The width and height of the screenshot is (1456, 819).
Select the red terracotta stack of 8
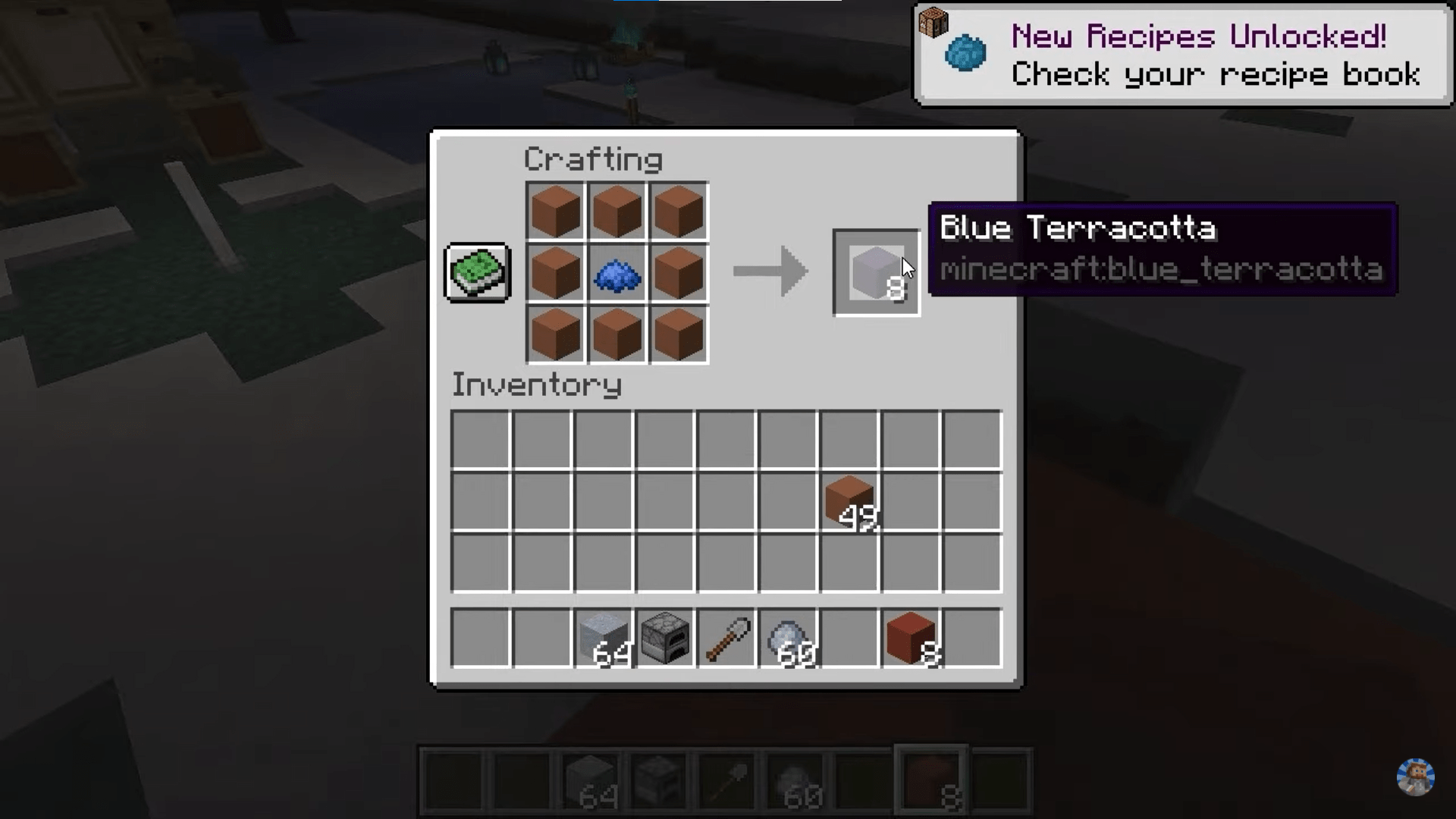[x=909, y=639]
